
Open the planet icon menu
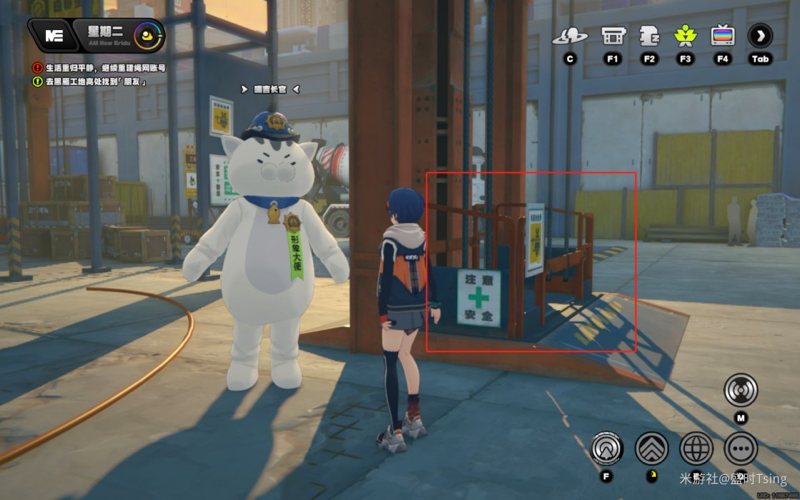(x=569, y=37)
